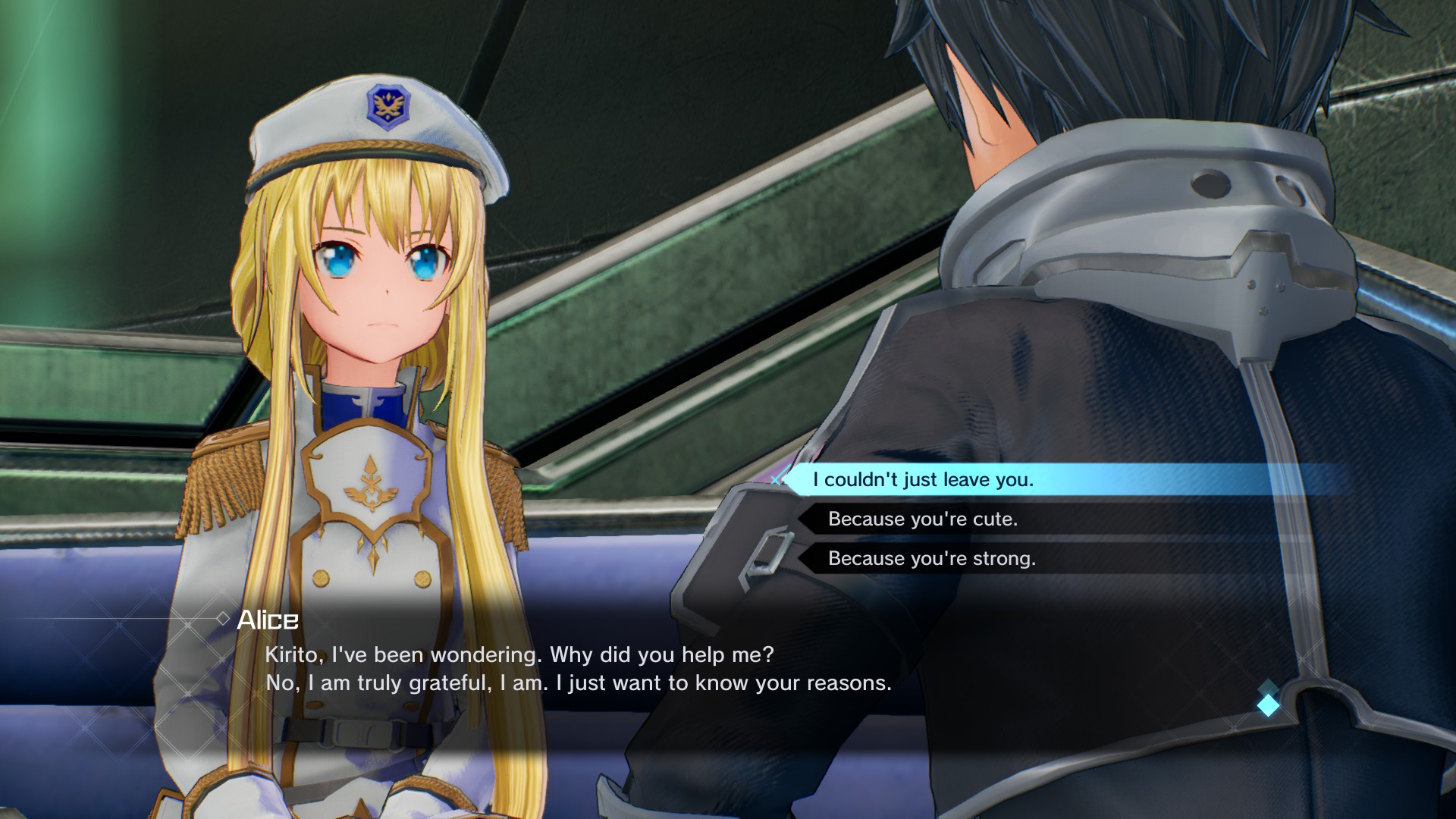Click the diamond dialogue advance indicator
Screen dimensions: 1456x819
tap(1268, 704)
